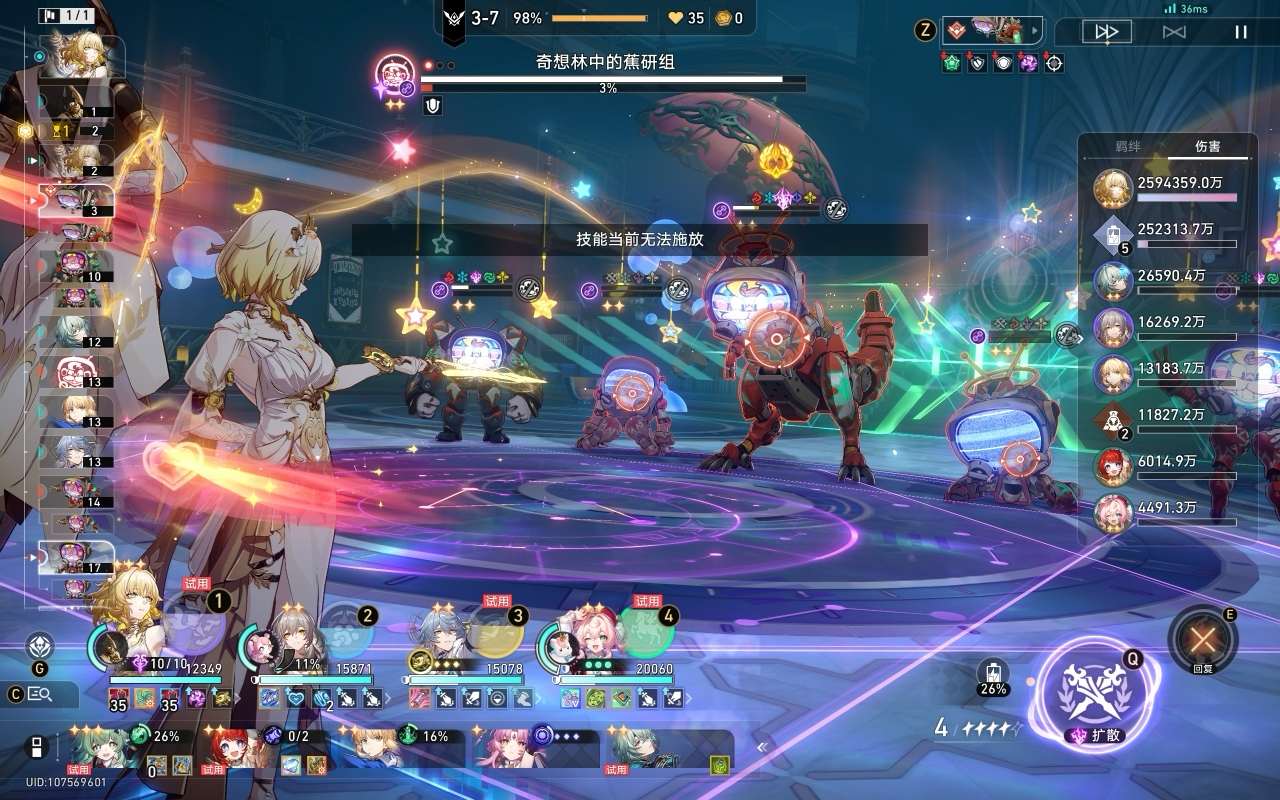This screenshot has height=800, width=1280.
Task: Use the 回复 ability button
Action: [1202, 638]
